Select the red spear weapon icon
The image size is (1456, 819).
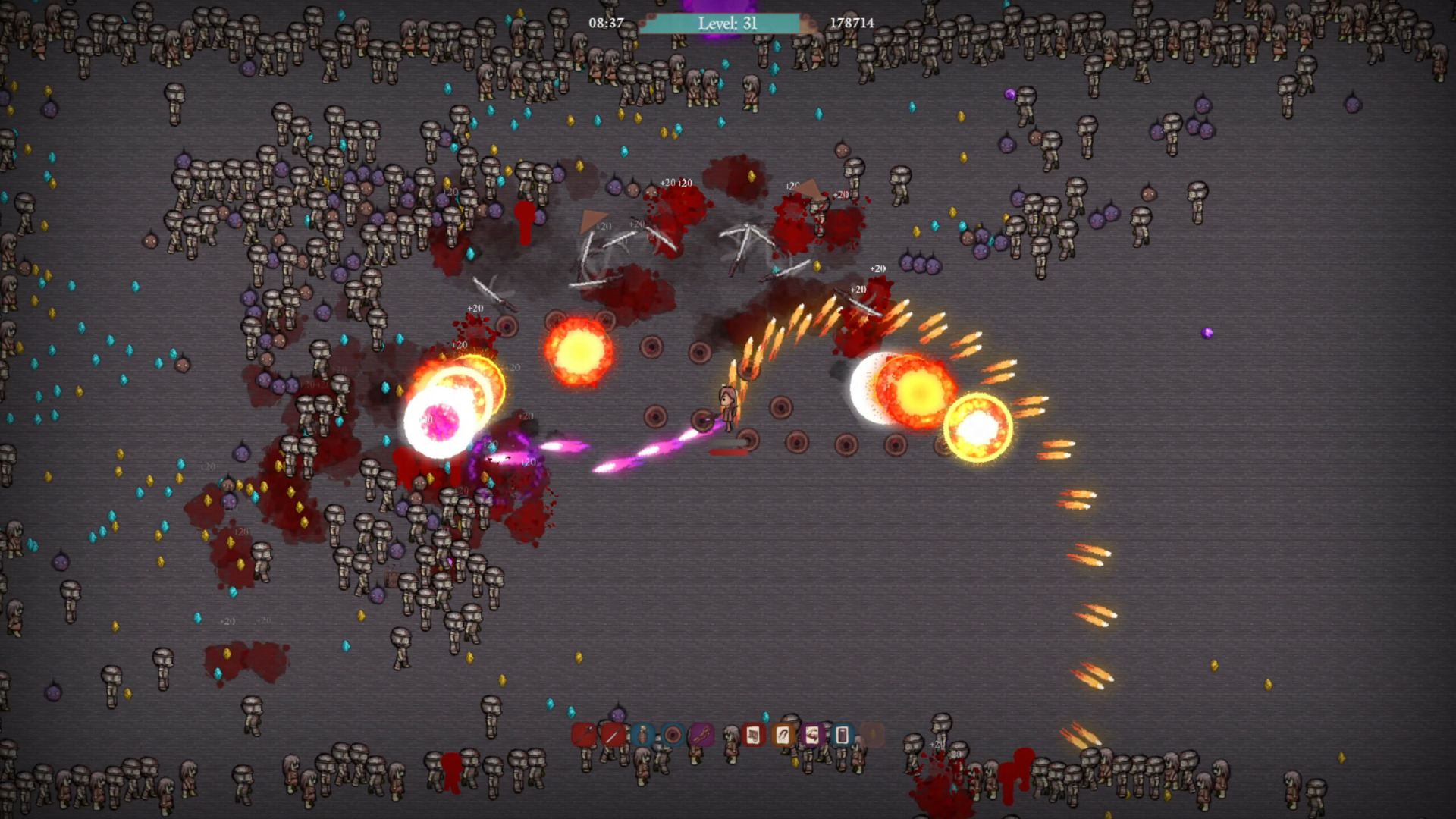tap(583, 734)
